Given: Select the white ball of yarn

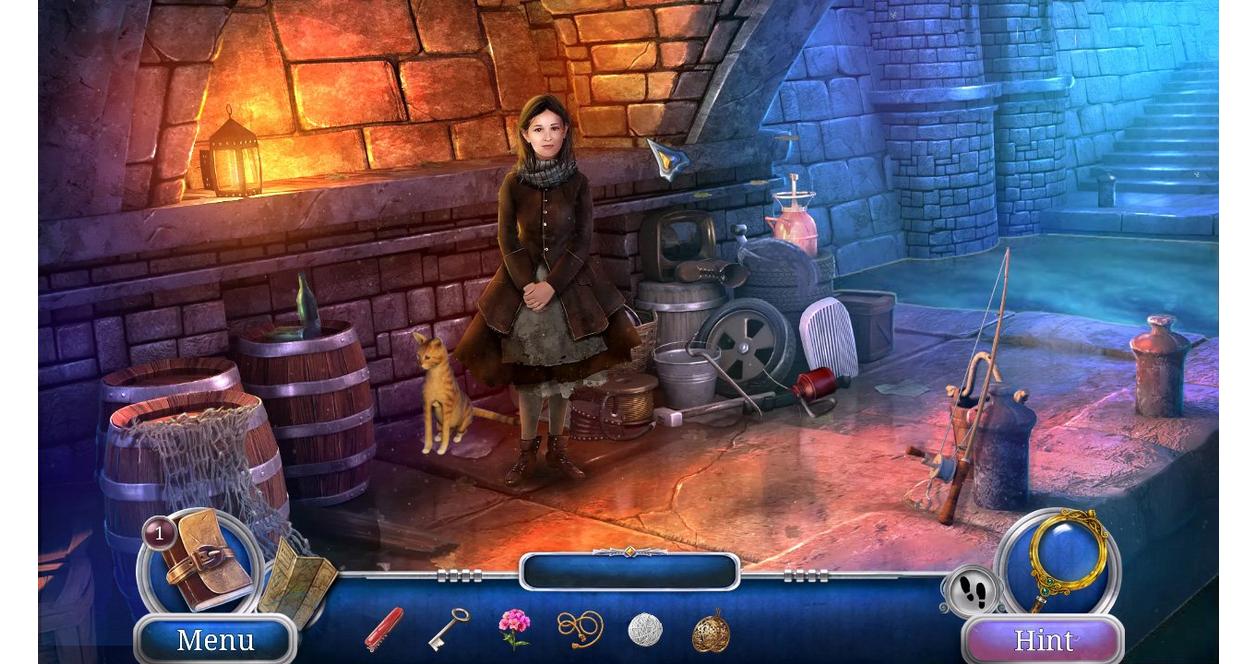Looking at the screenshot, I should point(645,630).
